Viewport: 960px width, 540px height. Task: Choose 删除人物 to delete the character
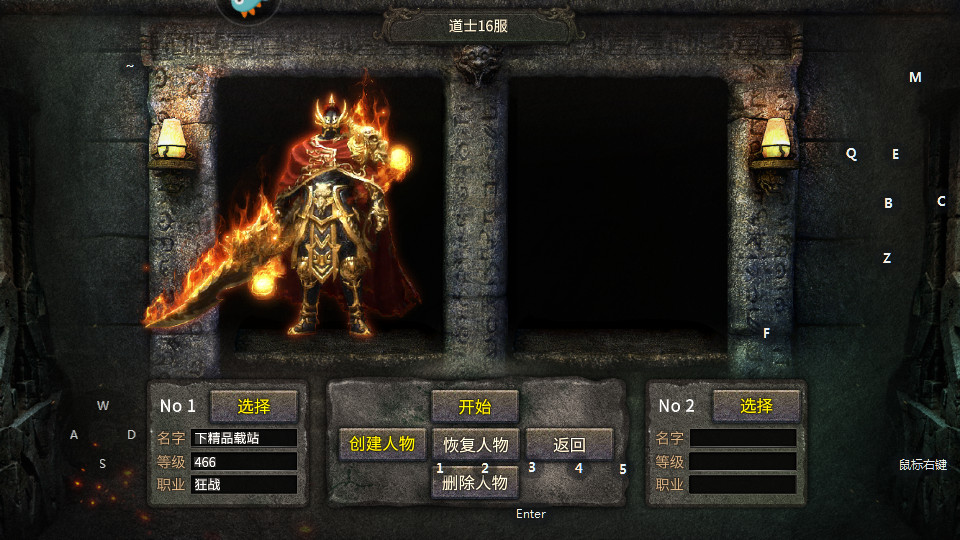pyautogui.click(x=475, y=482)
